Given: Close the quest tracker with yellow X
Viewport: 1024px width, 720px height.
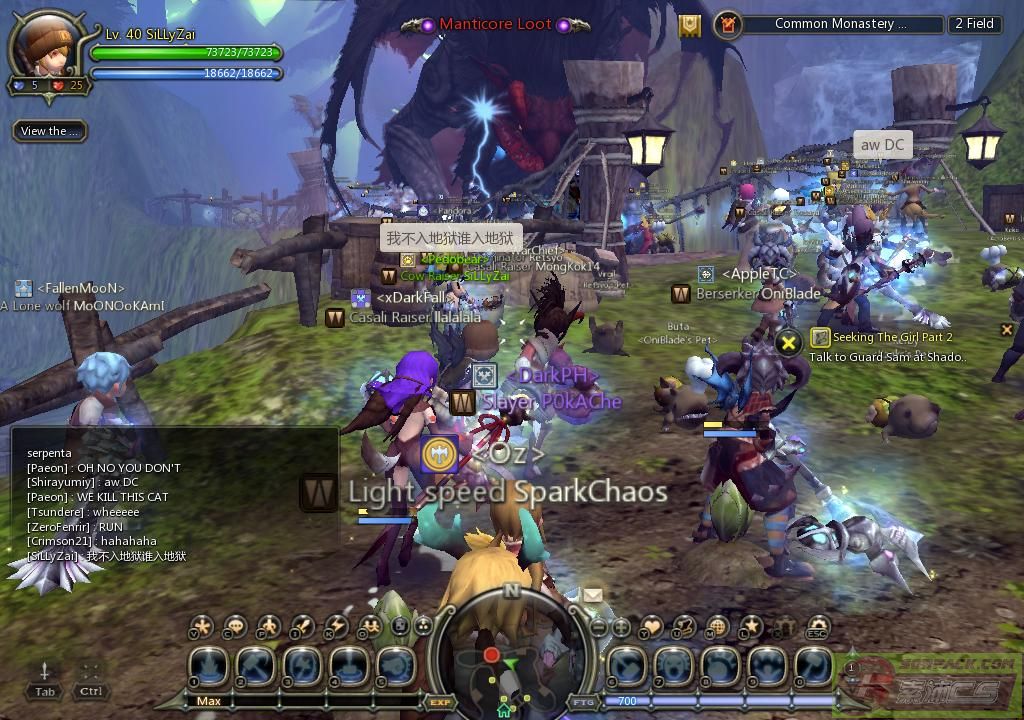Looking at the screenshot, I should click(x=789, y=342).
